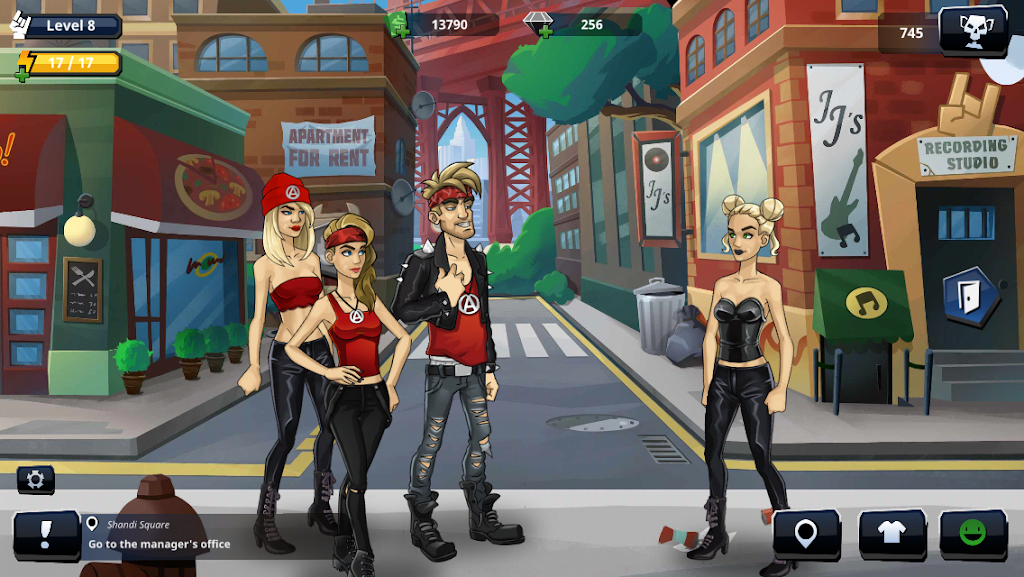This screenshot has height=577, width=1024.
Task: Open the wardrobe t-shirt button
Action: 892,533
